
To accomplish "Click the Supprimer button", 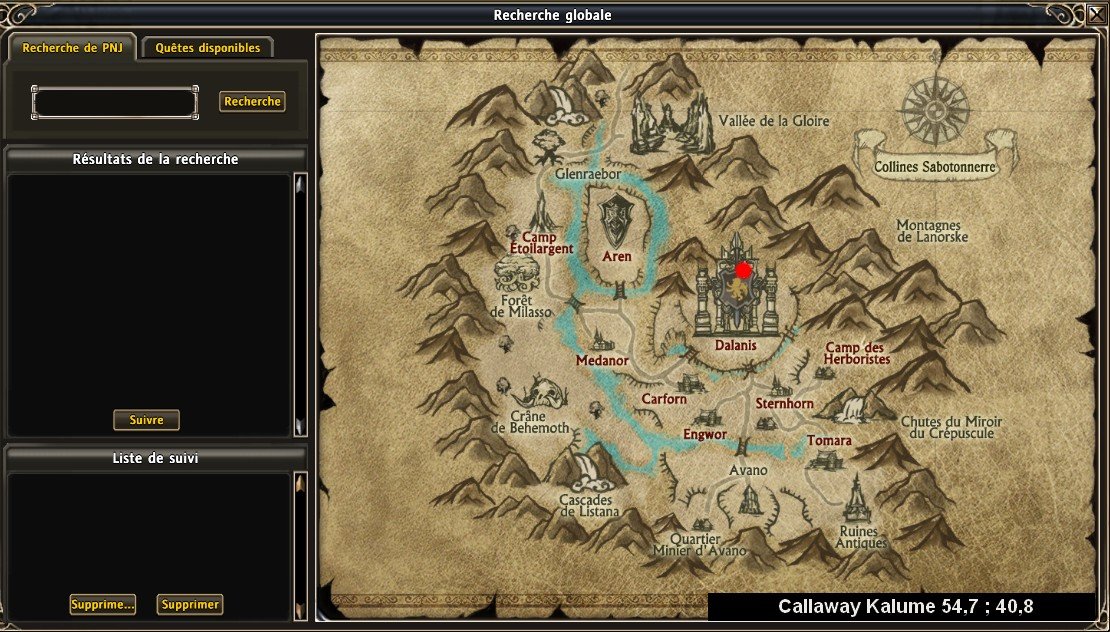I will tap(190, 604).
